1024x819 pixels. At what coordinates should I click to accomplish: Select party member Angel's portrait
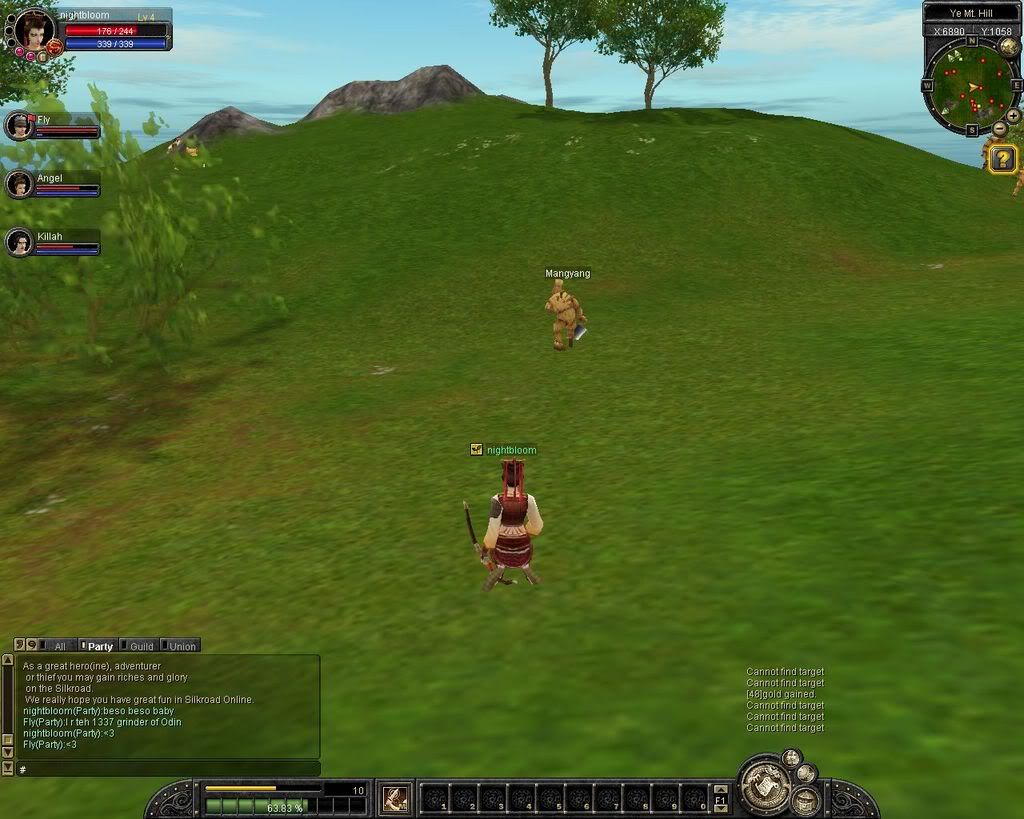click(19, 184)
